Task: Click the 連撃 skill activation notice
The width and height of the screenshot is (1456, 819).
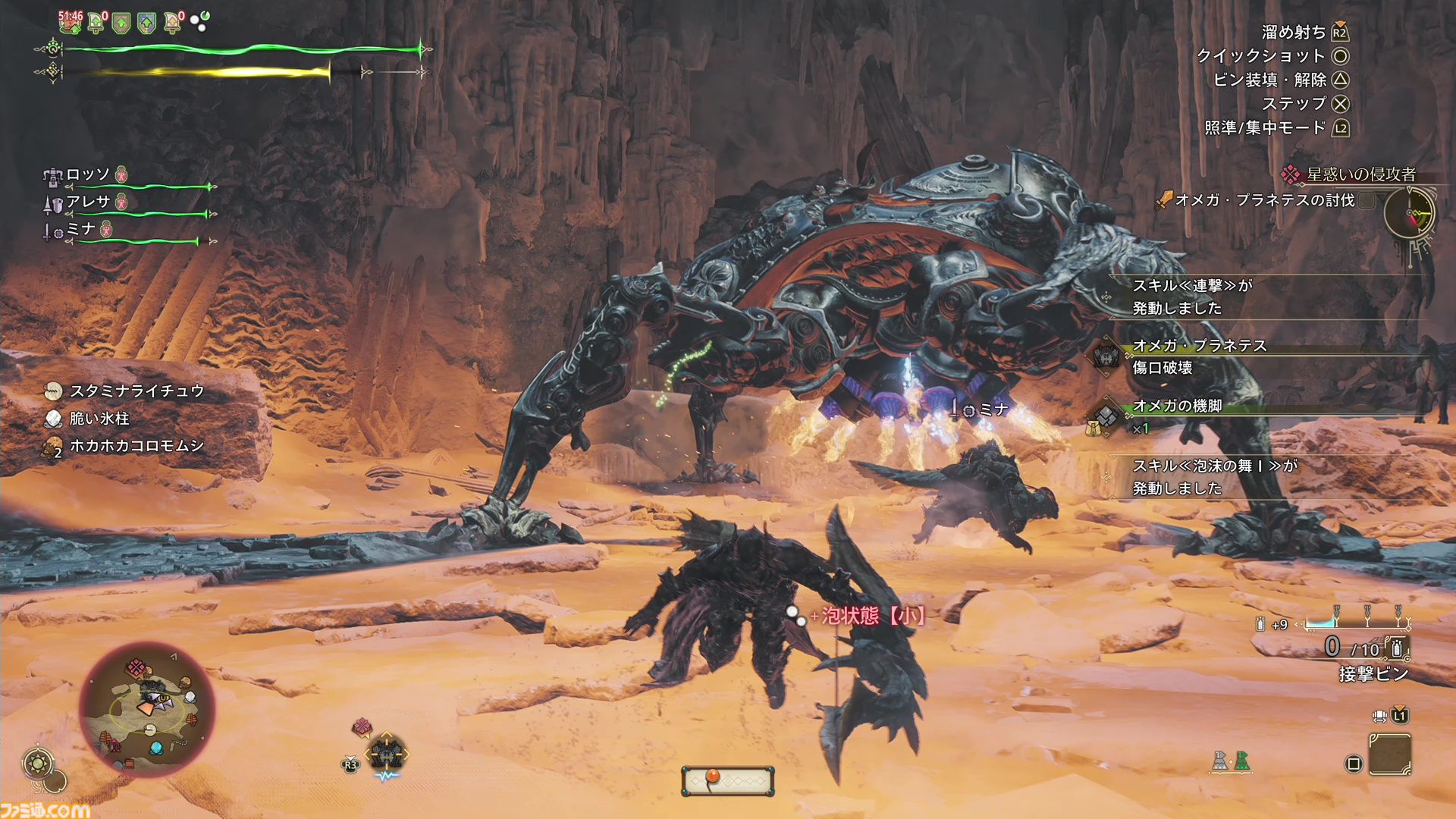Action: pos(1192,297)
